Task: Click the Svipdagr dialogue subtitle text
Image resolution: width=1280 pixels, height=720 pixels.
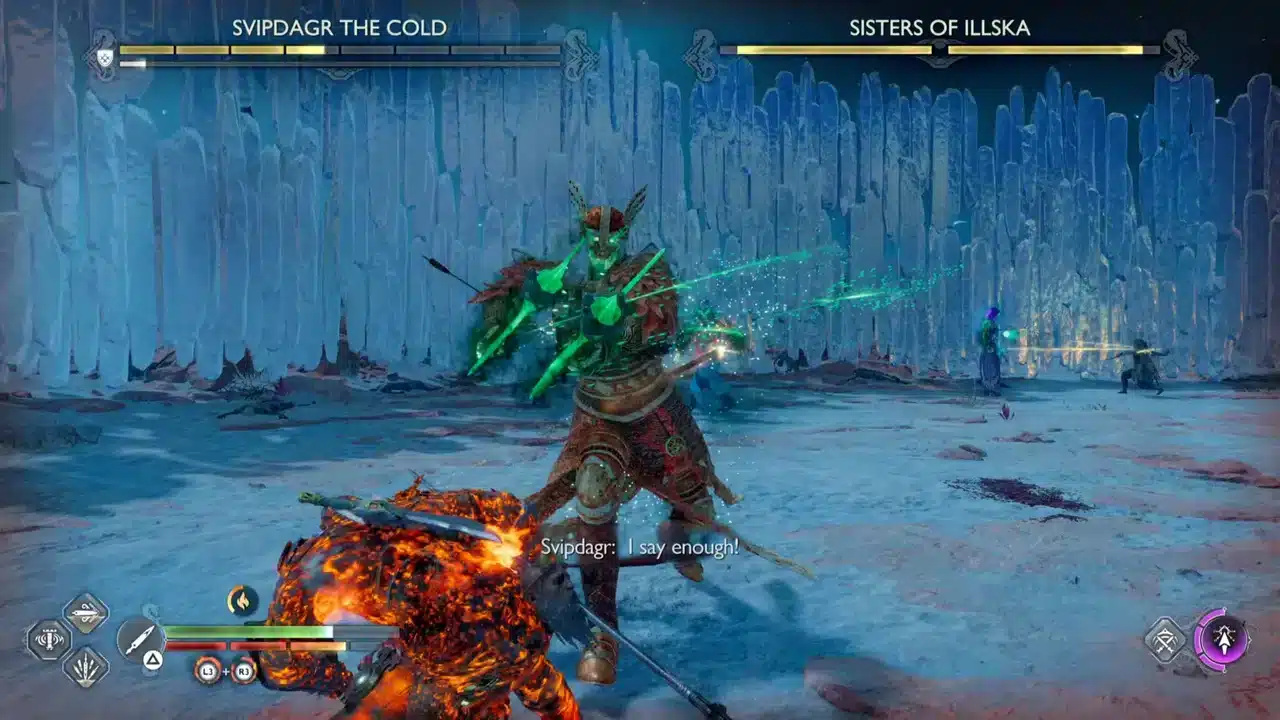Action: click(x=642, y=546)
